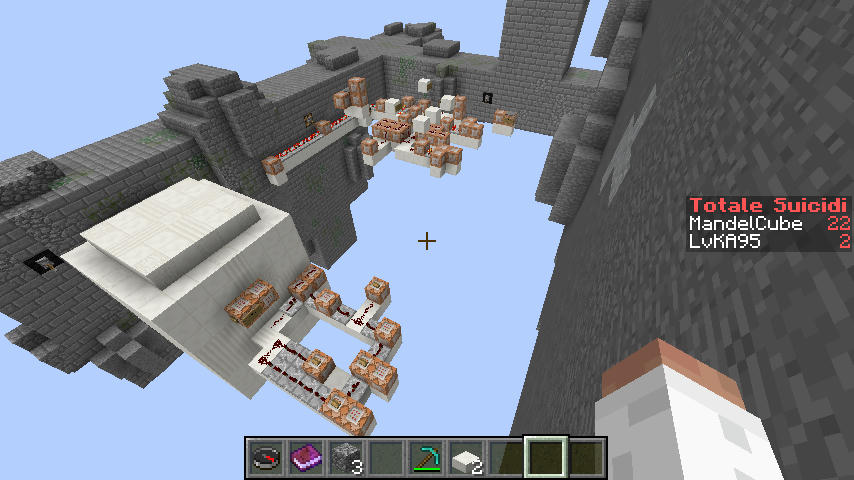Pick the diamond pickaxe hotbar slot
Screen dimensions: 854x480
[426, 458]
